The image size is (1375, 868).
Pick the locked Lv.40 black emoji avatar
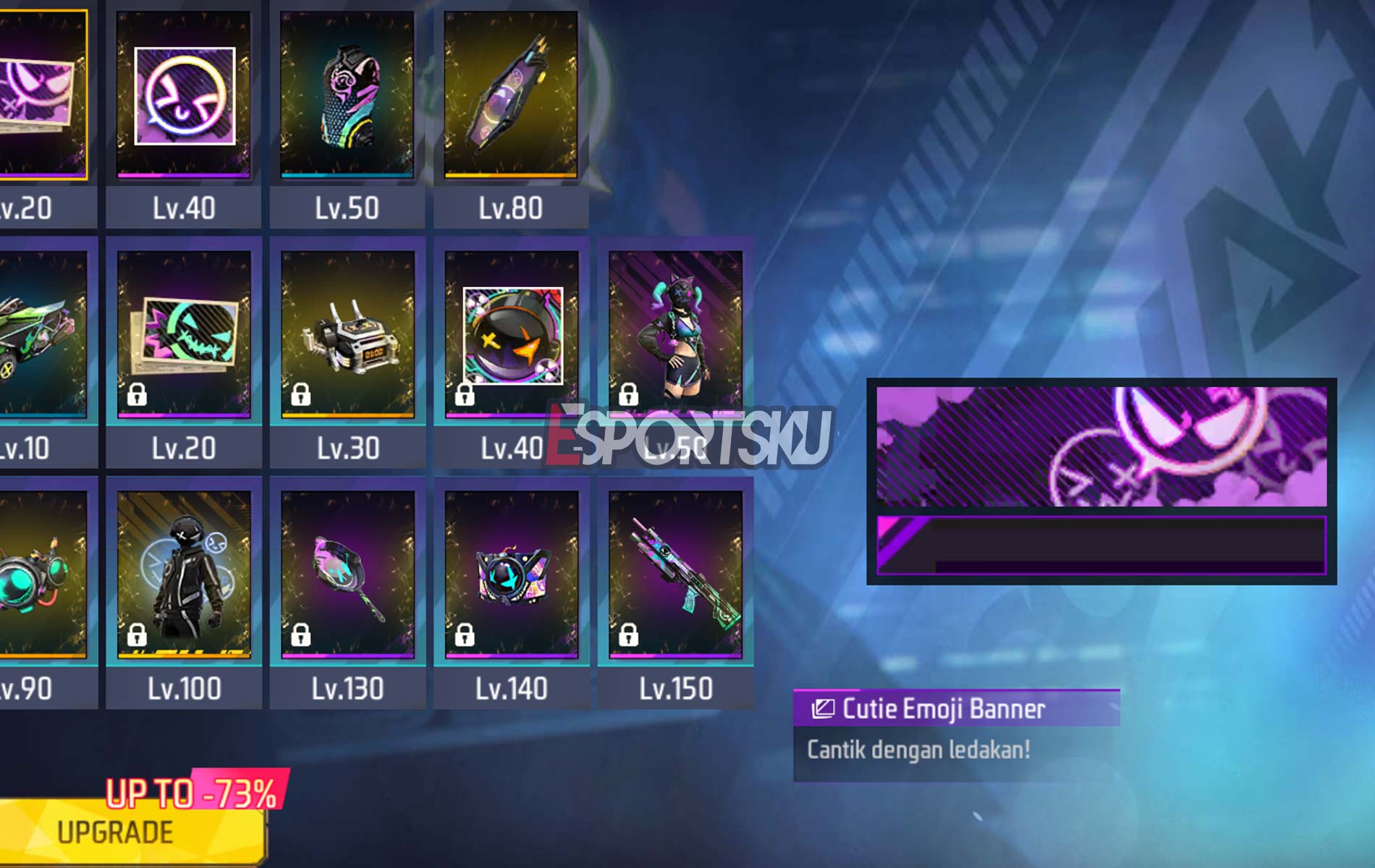coord(512,334)
